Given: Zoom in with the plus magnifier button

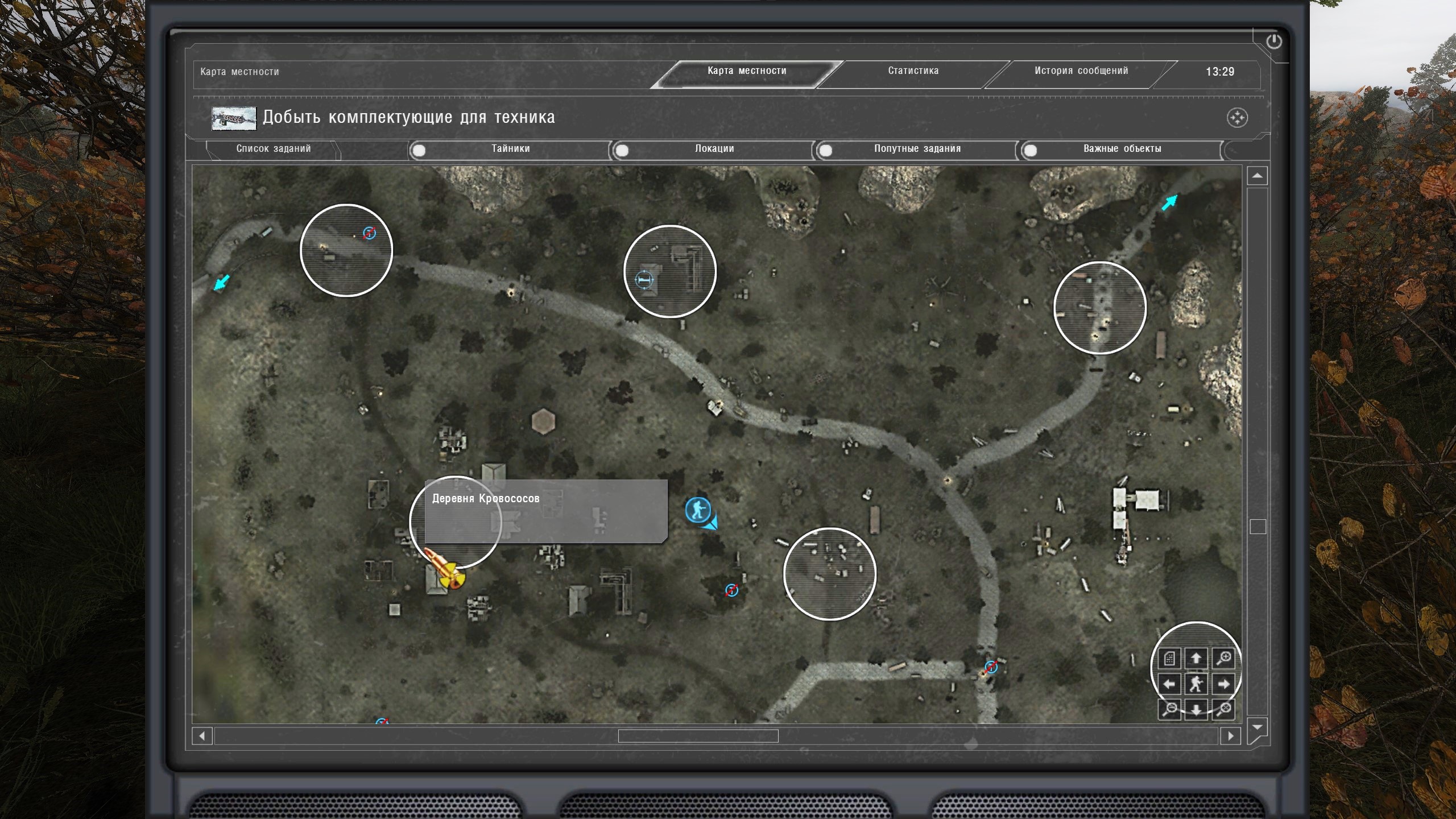Looking at the screenshot, I should [1223, 659].
